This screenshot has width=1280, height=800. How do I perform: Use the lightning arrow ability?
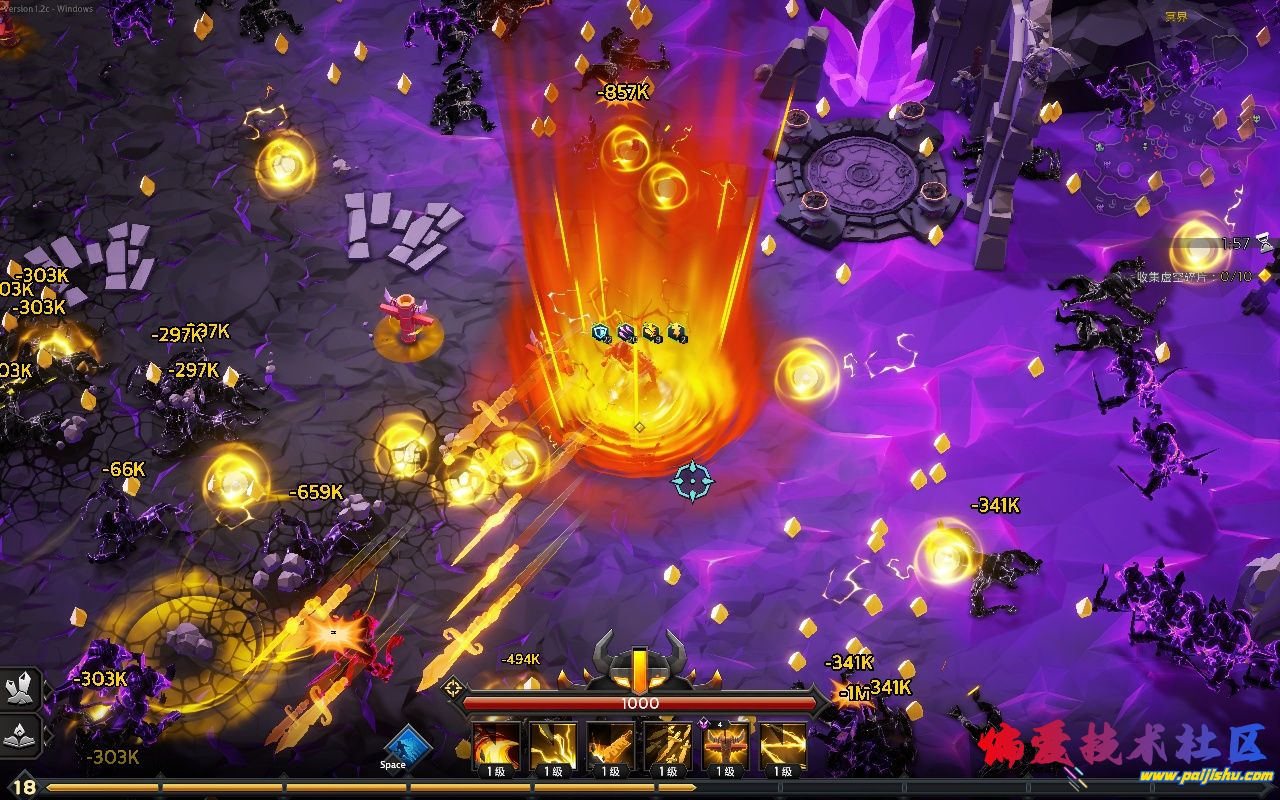tap(783, 745)
